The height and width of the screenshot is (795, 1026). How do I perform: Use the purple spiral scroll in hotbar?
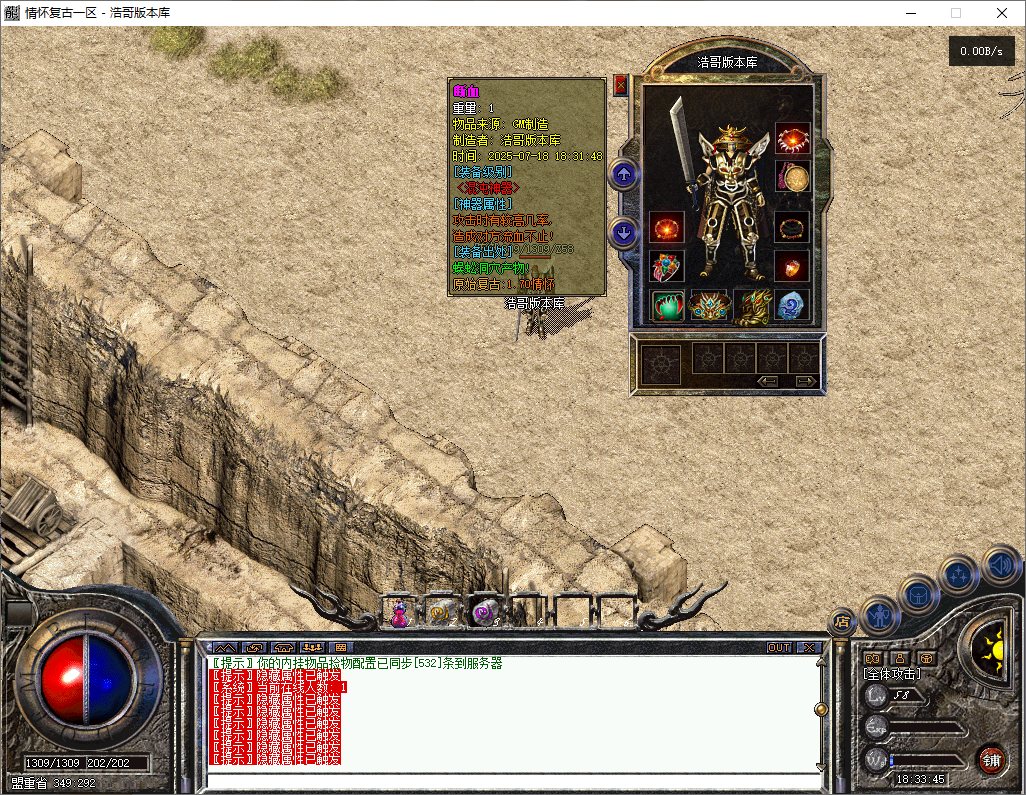click(485, 612)
